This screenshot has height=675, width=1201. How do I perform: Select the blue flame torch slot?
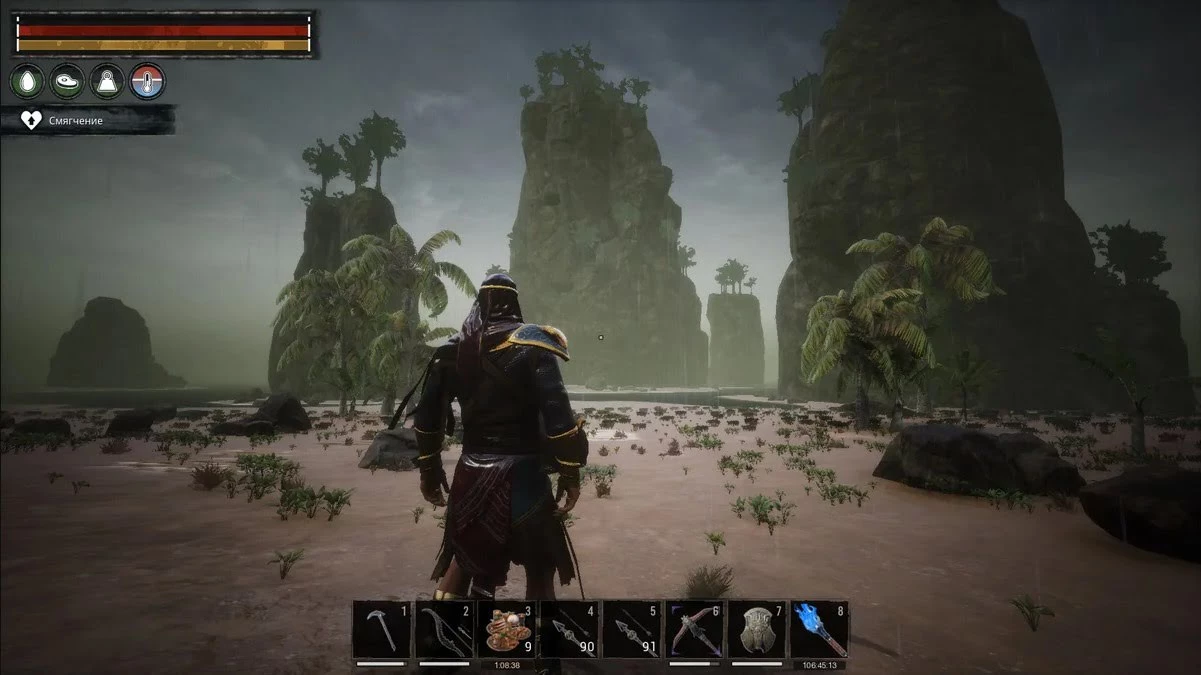[818, 629]
